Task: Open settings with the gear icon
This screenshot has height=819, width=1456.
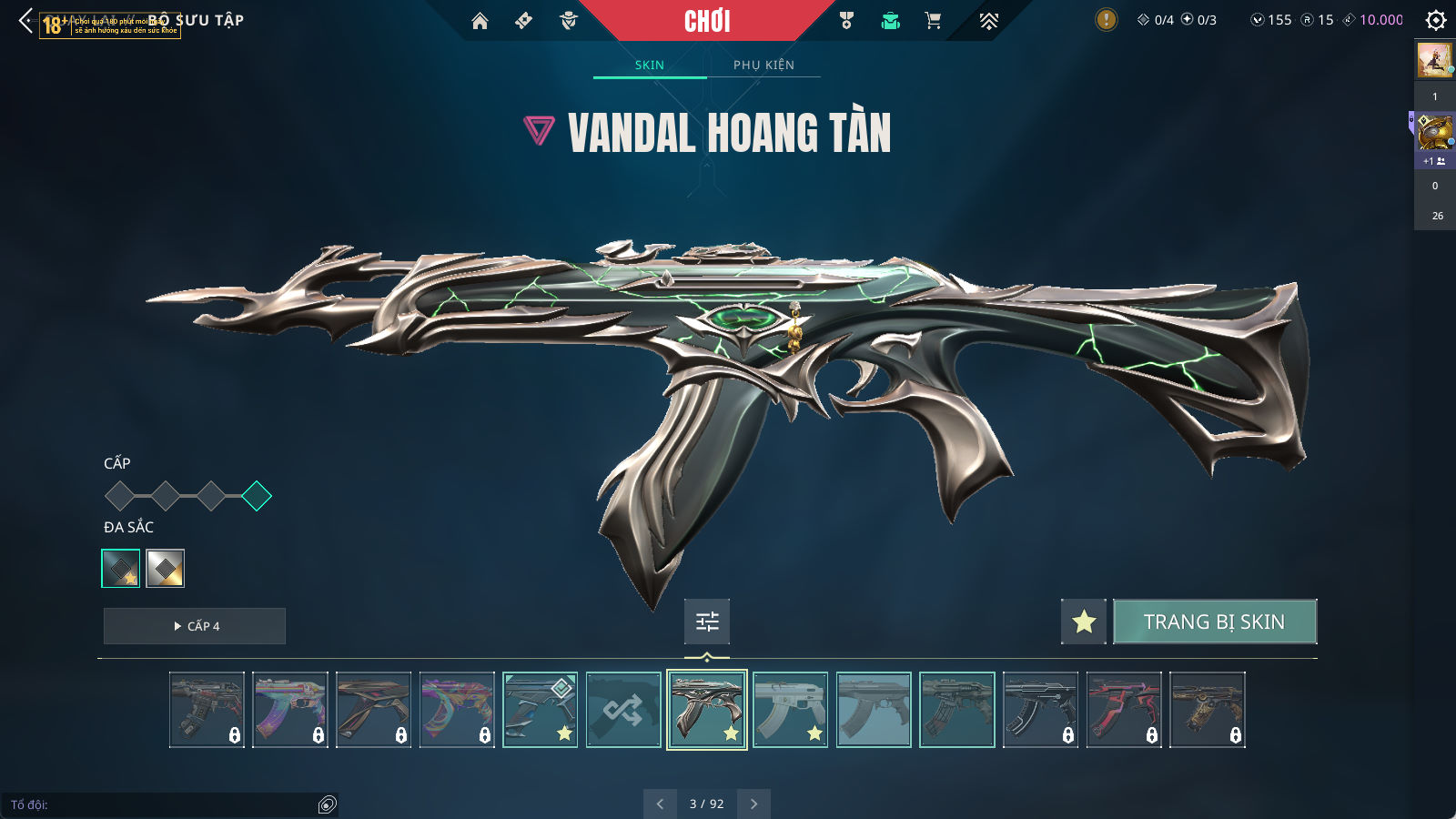Action: click(1436, 20)
